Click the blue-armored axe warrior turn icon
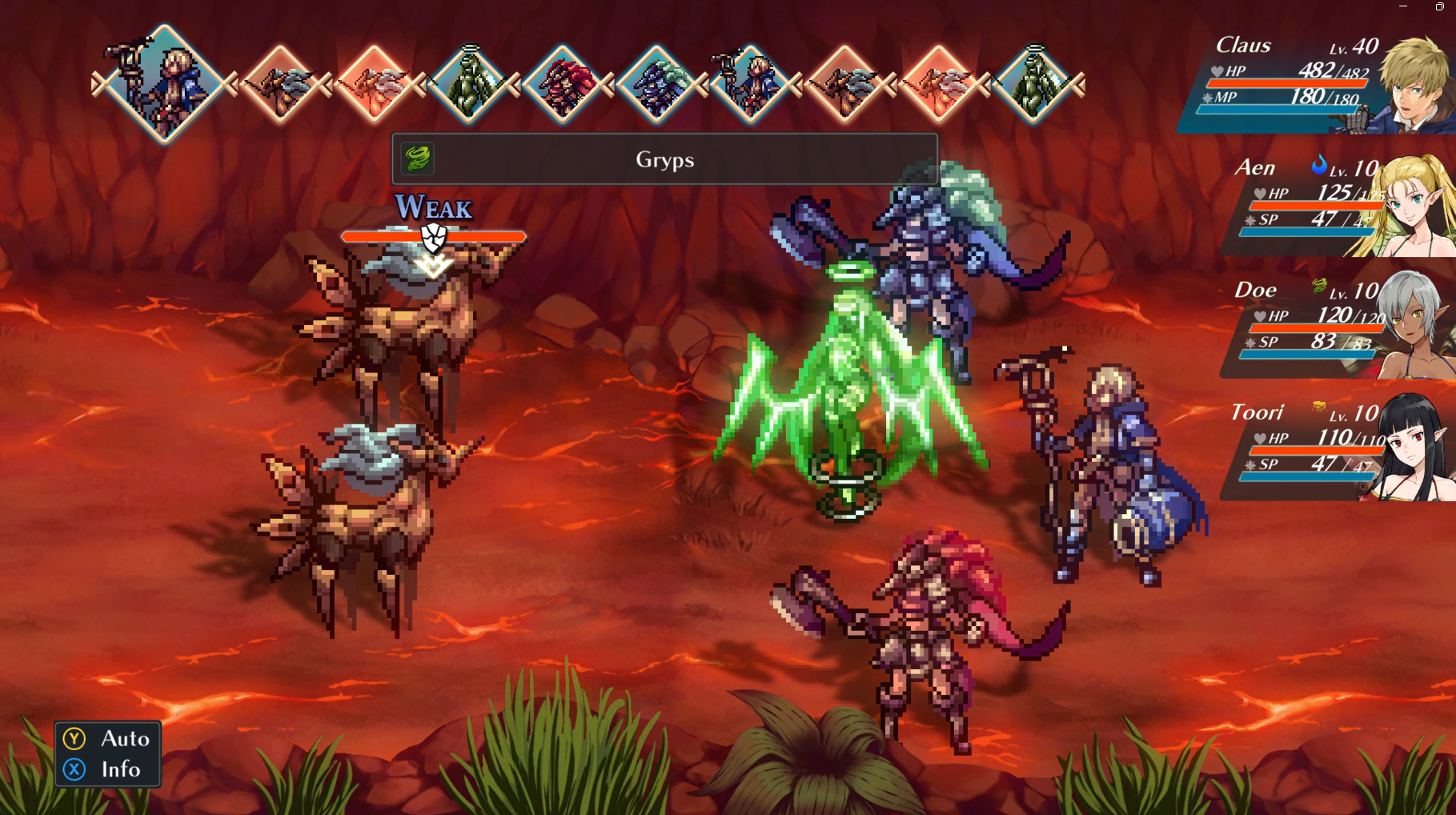The image size is (1456, 815). click(x=657, y=84)
